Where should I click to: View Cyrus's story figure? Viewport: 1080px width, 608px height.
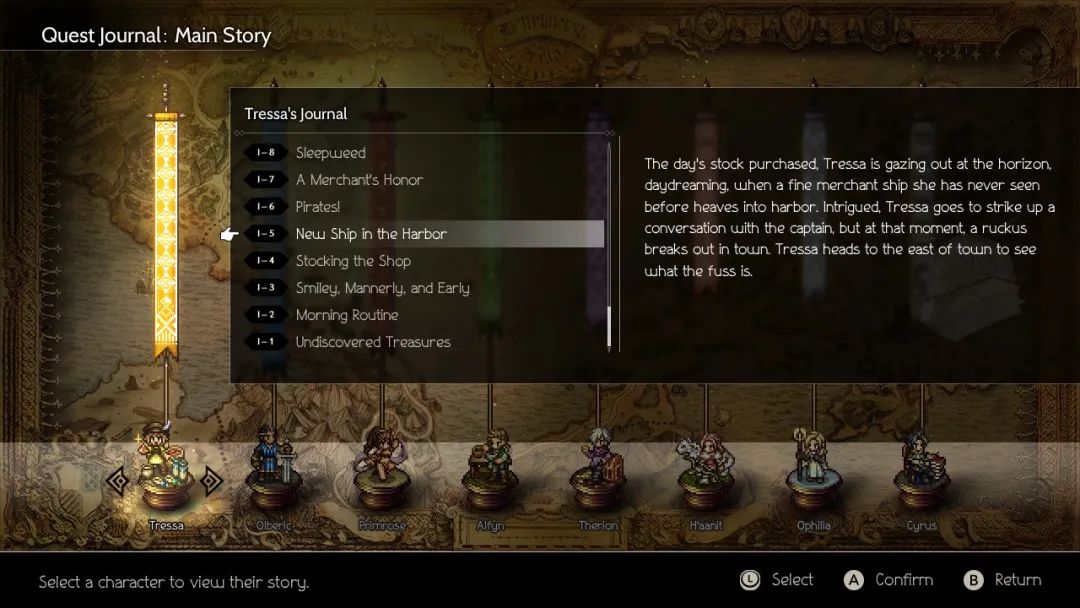click(x=921, y=470)
